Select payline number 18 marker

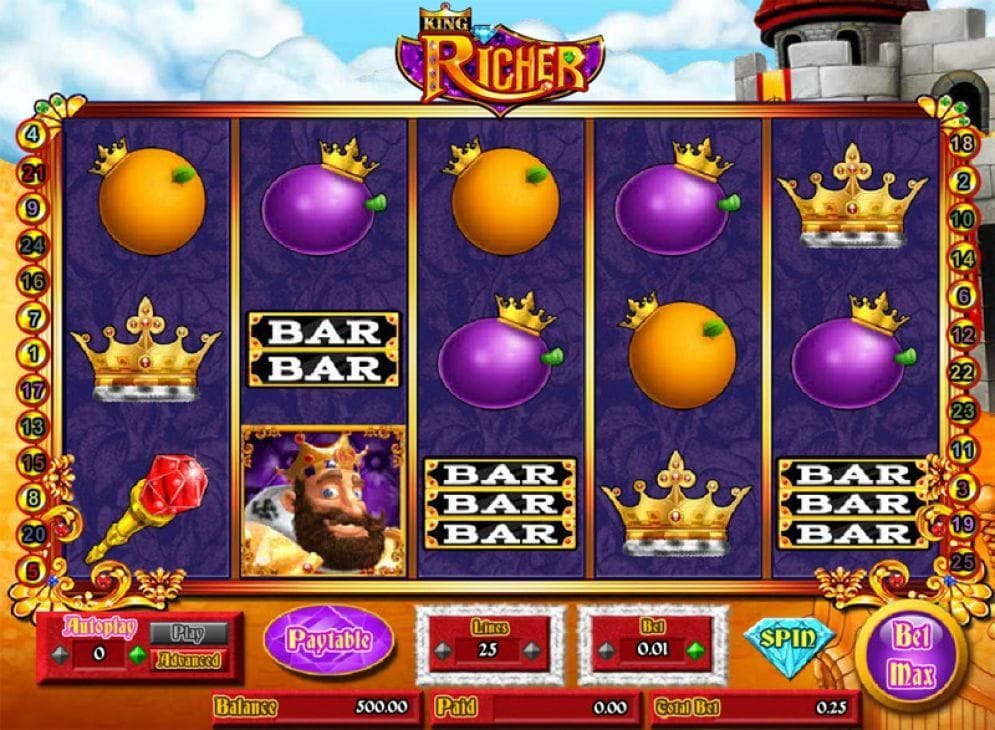click(x=964, y=142)
